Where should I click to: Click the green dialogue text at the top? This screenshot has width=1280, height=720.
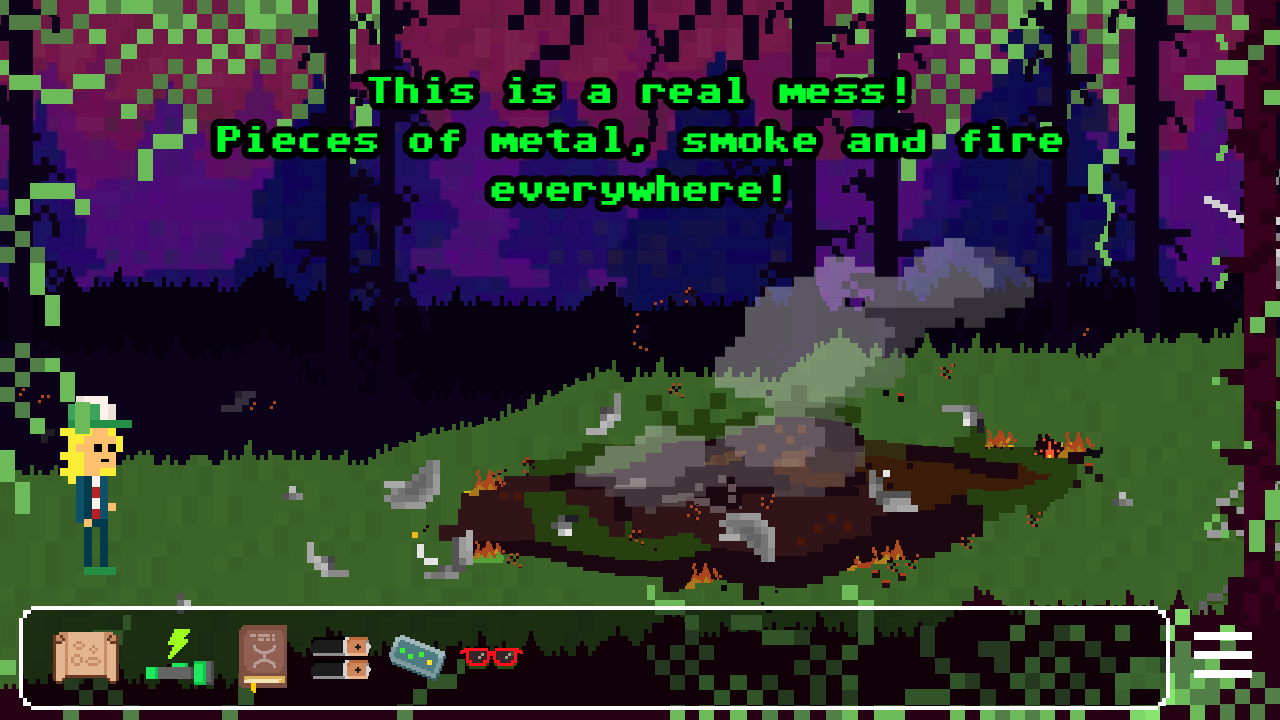coord(640,140)
